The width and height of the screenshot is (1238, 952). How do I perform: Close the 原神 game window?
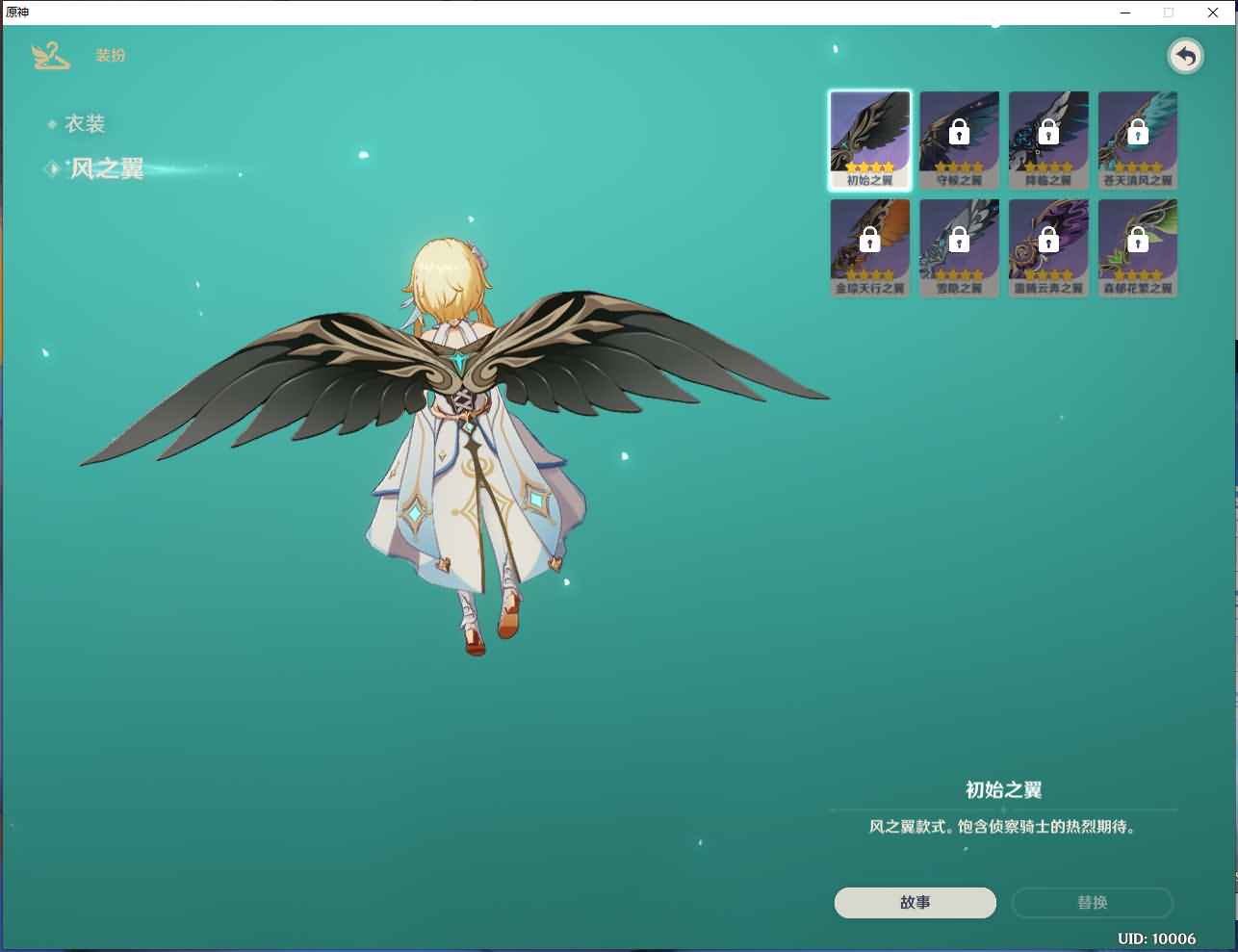[1213, 13]
